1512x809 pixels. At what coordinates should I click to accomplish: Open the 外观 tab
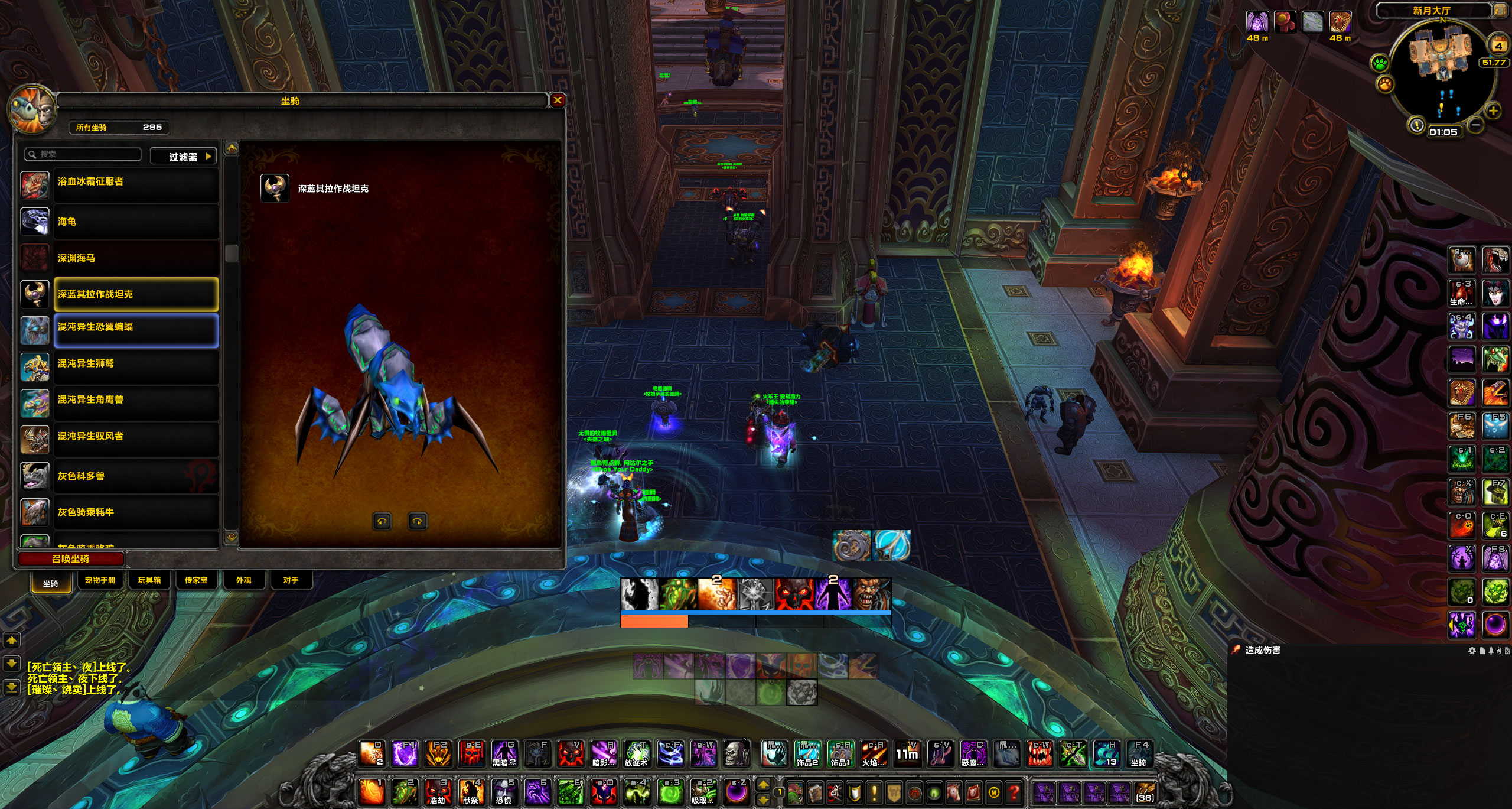pyautogui.click(x=243, y=580)
